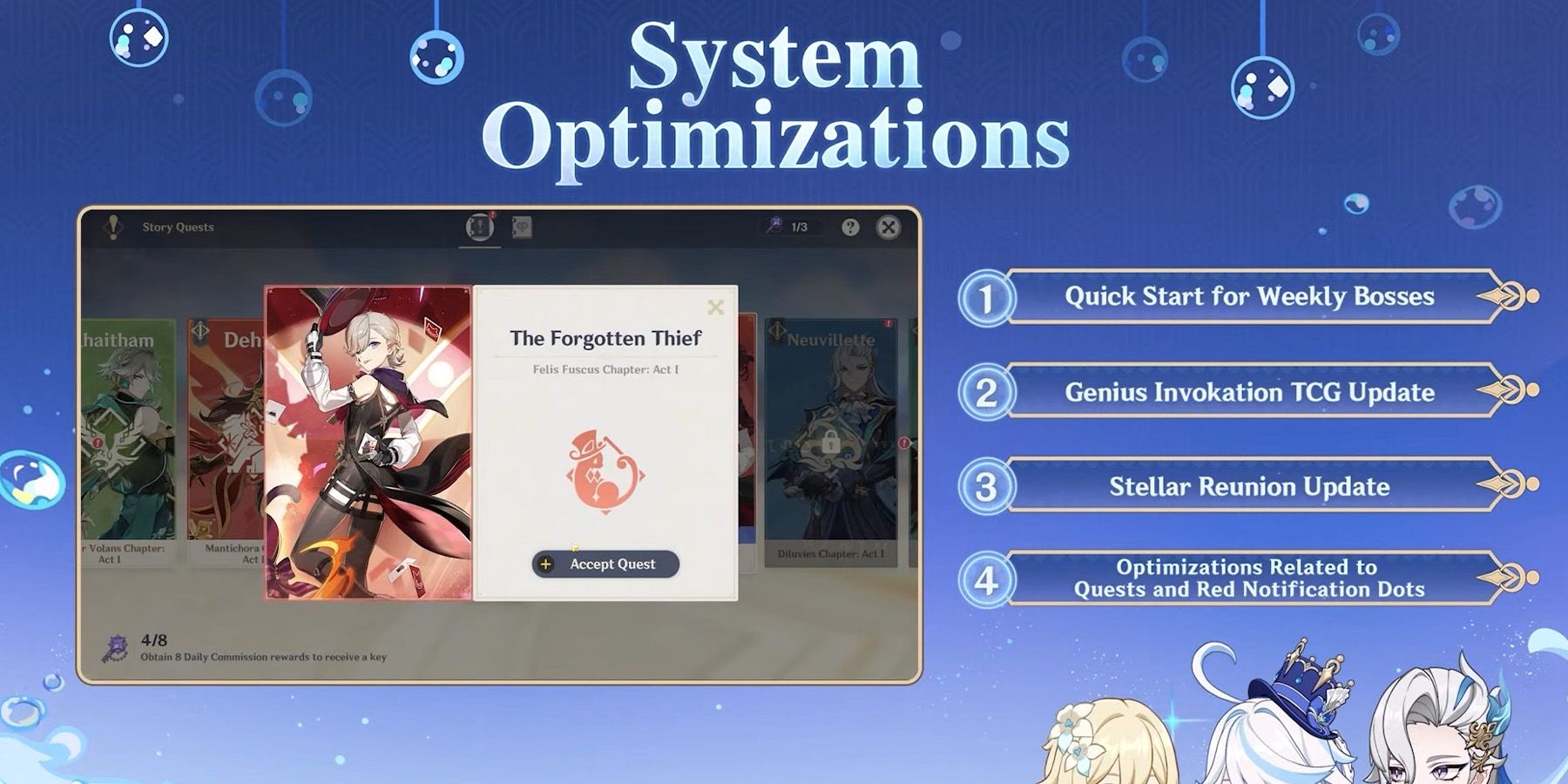
Task: Click the lock icon on Neuvillette's quest card
Action: pyautogui.click(x=830, y=443)
